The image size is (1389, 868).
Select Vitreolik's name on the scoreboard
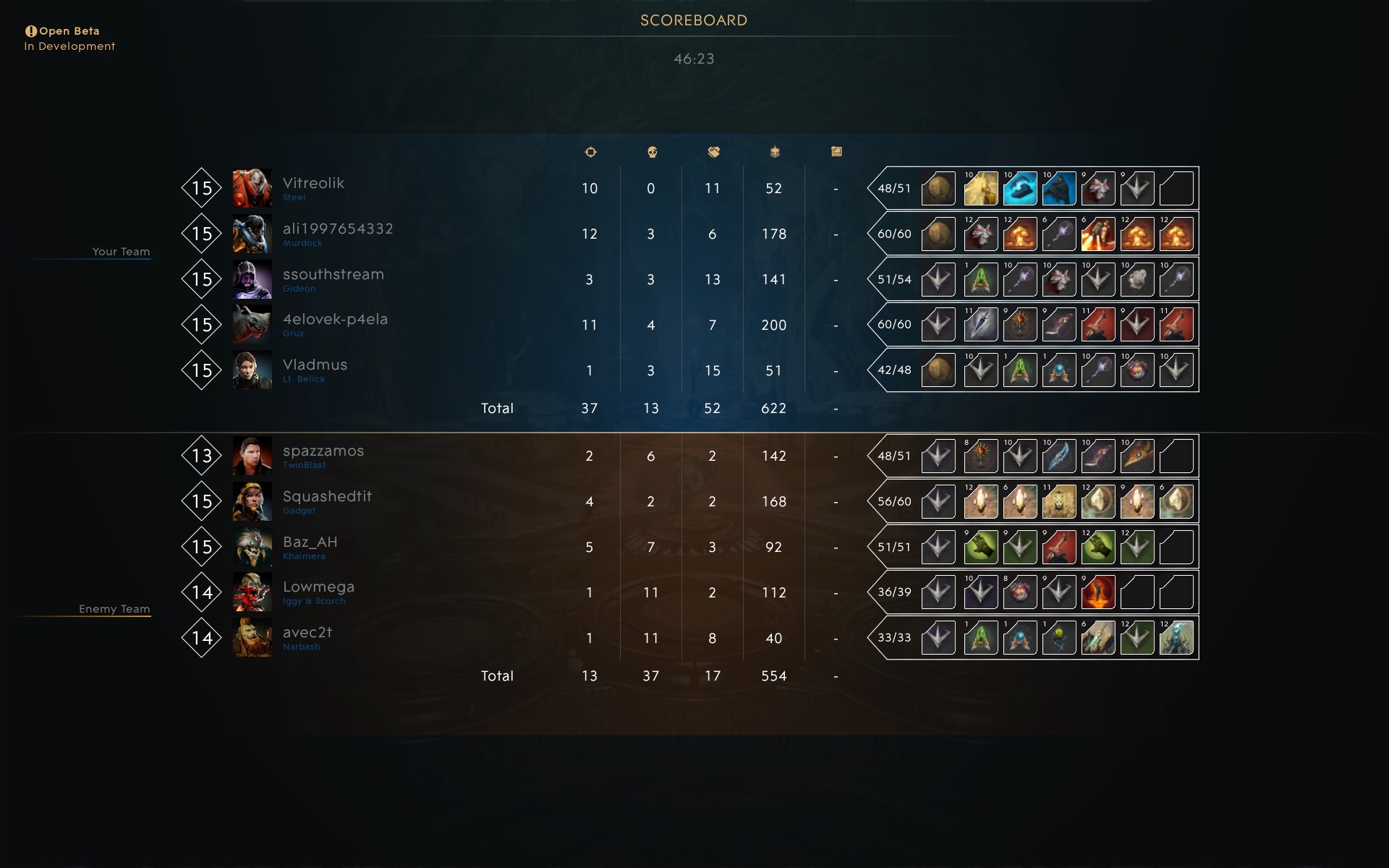tap(313, 184)
